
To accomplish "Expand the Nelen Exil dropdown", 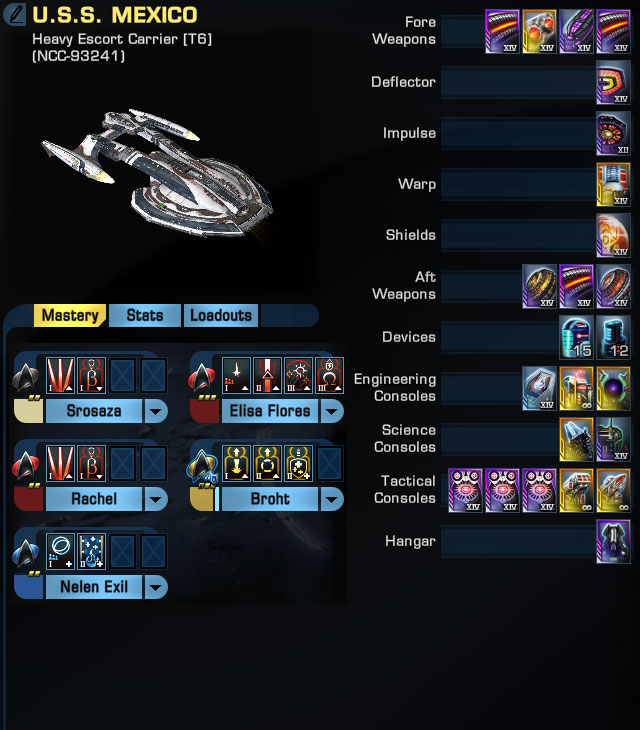I will 156,587.
